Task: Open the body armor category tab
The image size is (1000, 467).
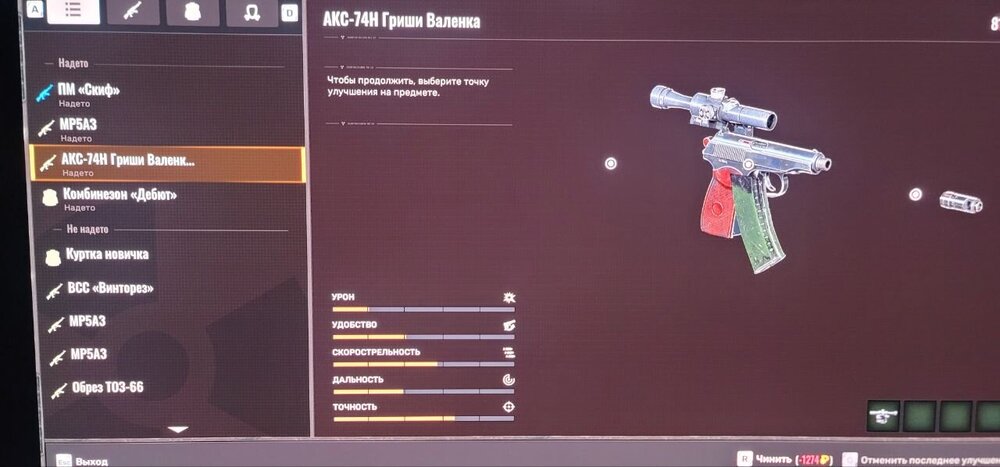Action: click(x=187, y=12)
